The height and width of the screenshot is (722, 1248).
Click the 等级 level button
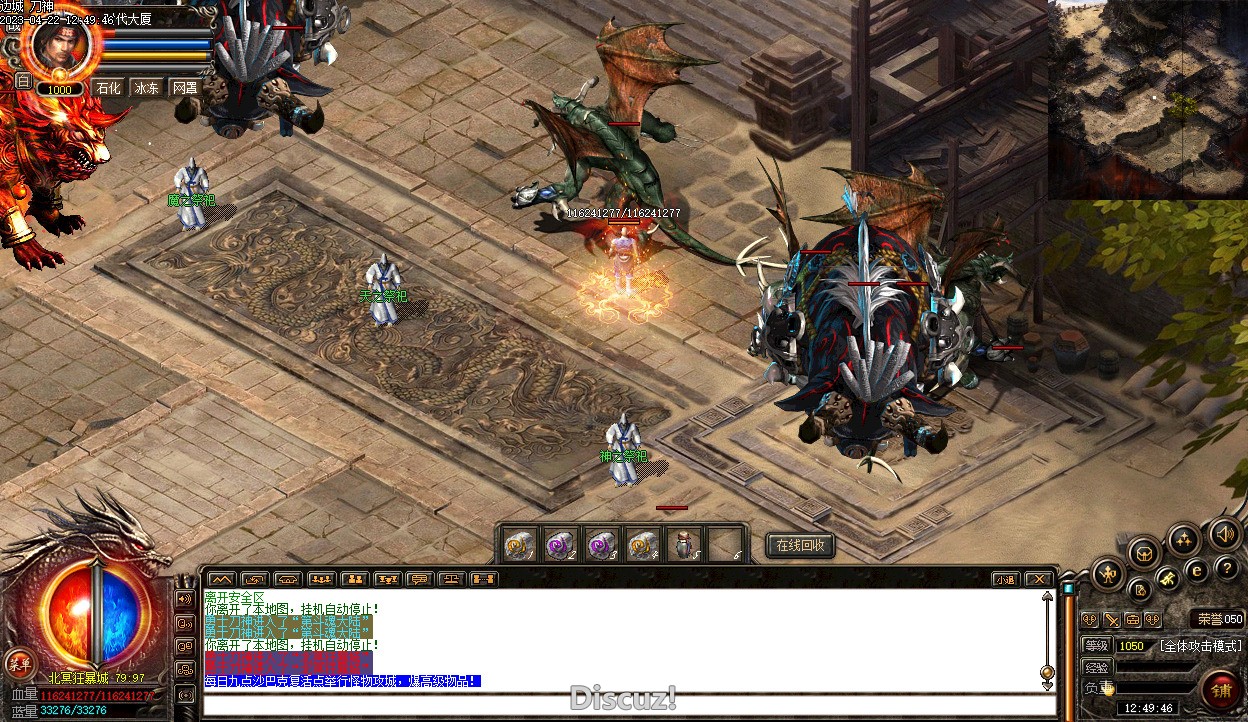1096,646
